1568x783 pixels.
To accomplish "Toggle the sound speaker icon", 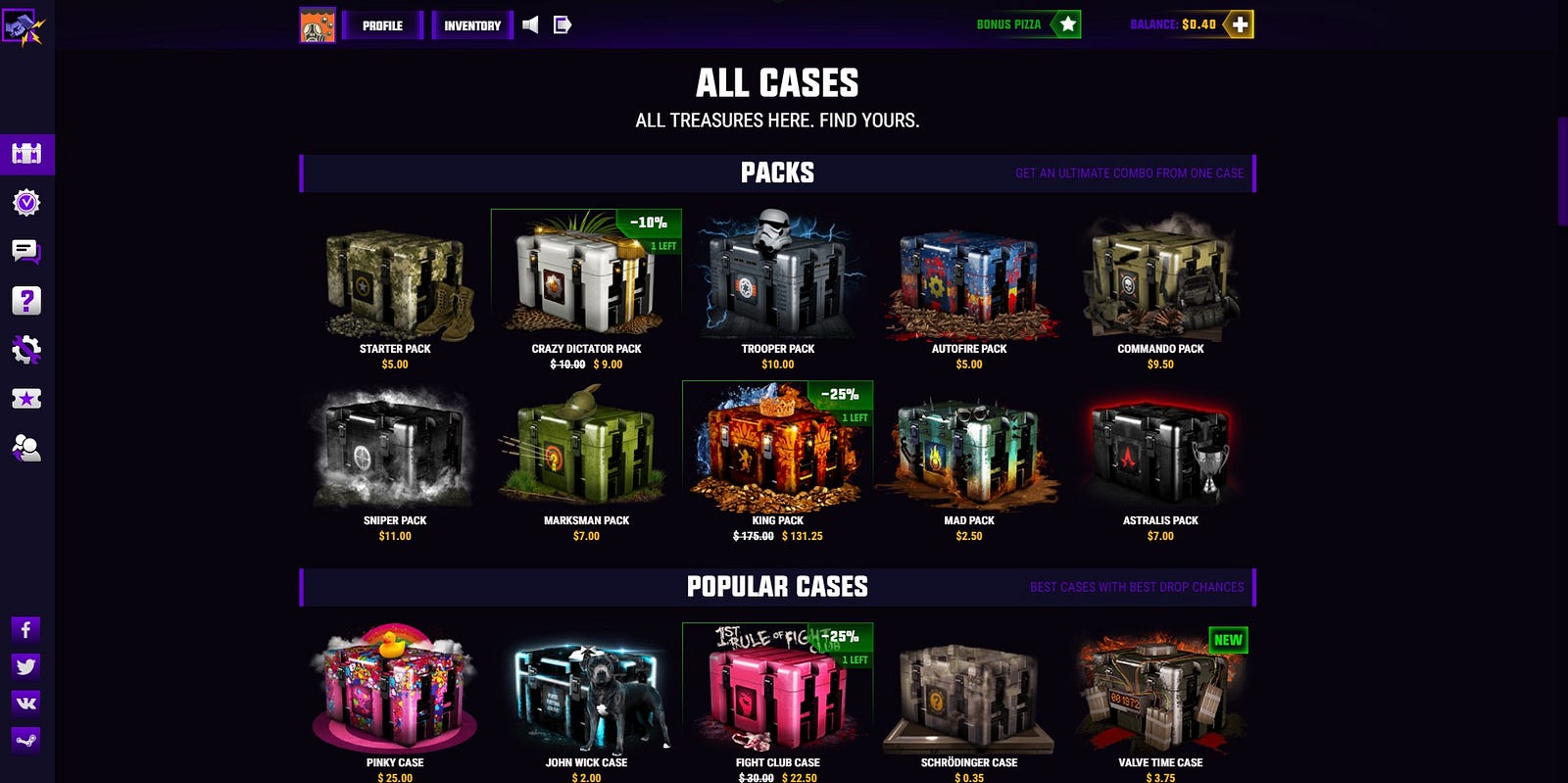I will point(530,24).
